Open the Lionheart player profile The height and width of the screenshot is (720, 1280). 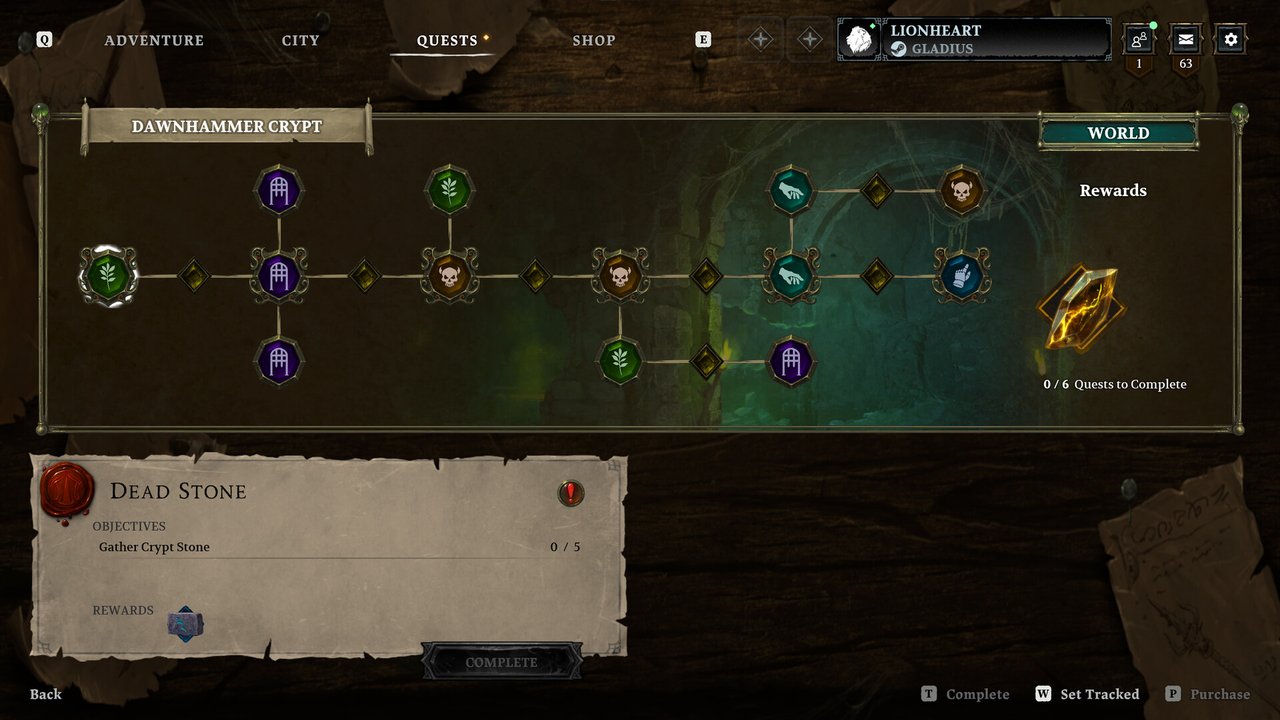974,40
